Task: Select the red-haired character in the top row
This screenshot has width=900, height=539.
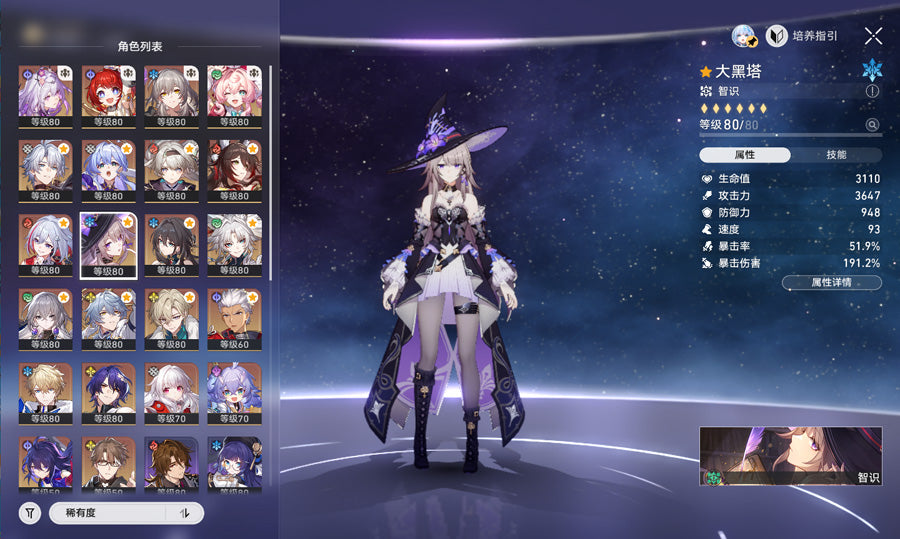Action: [107, 97]
